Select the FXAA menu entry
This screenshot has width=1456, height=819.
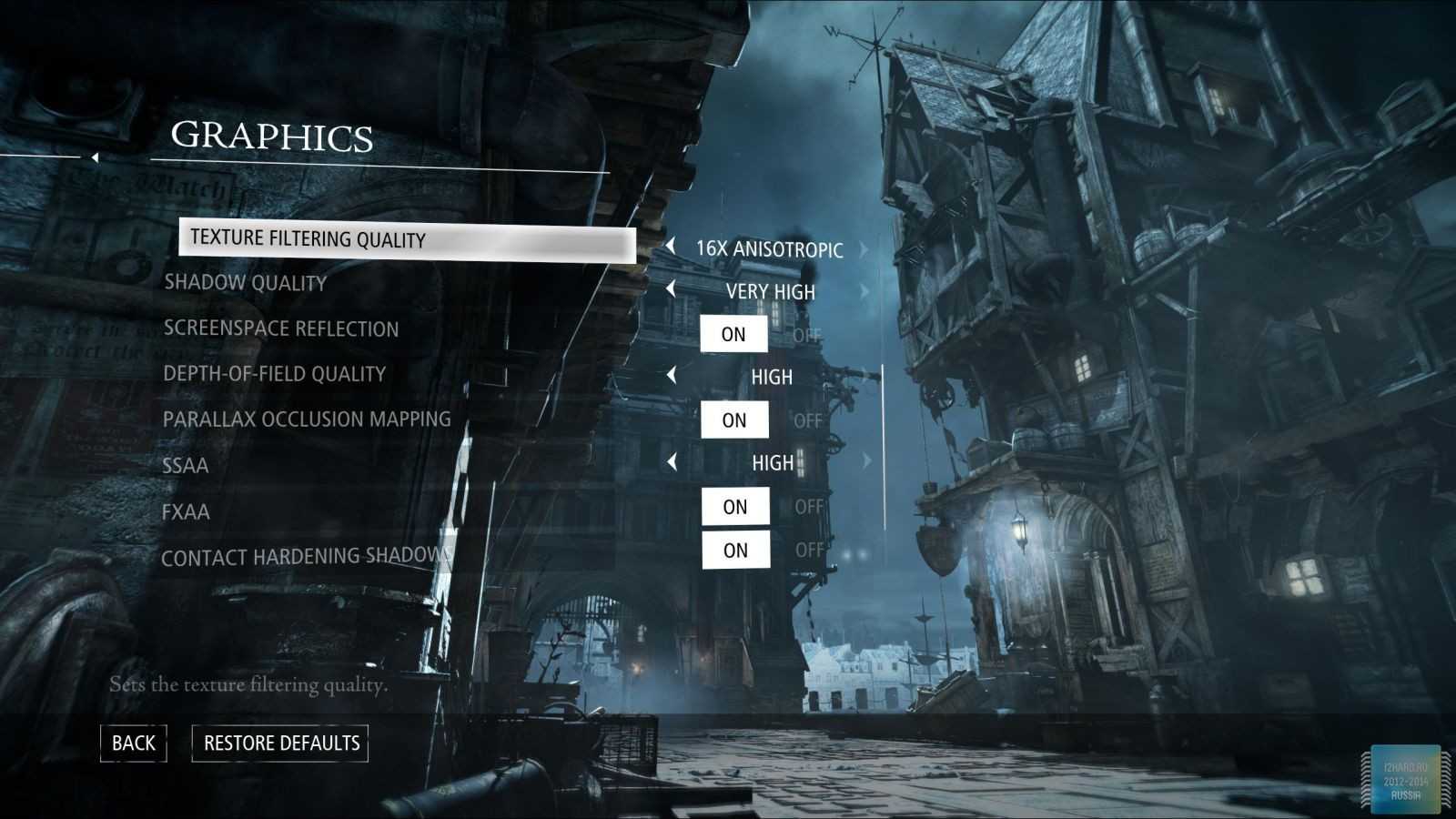tap(186, 511)
